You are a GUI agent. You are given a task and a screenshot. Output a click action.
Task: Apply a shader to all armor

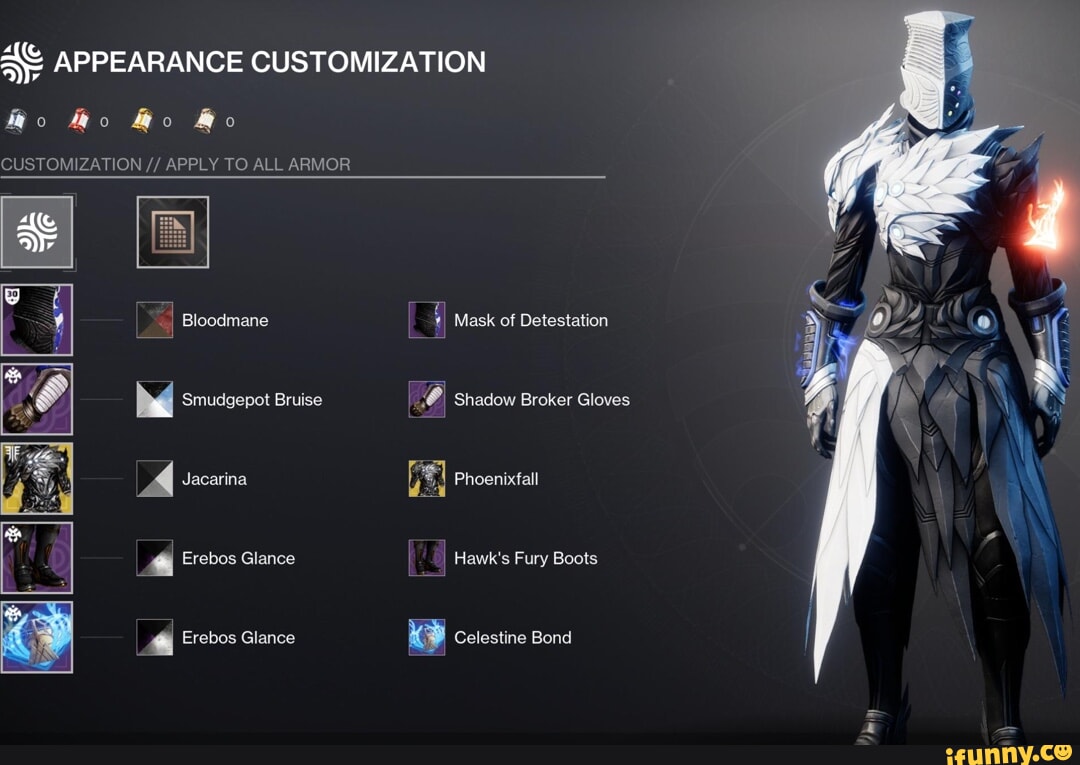click(x=173, y=232)
